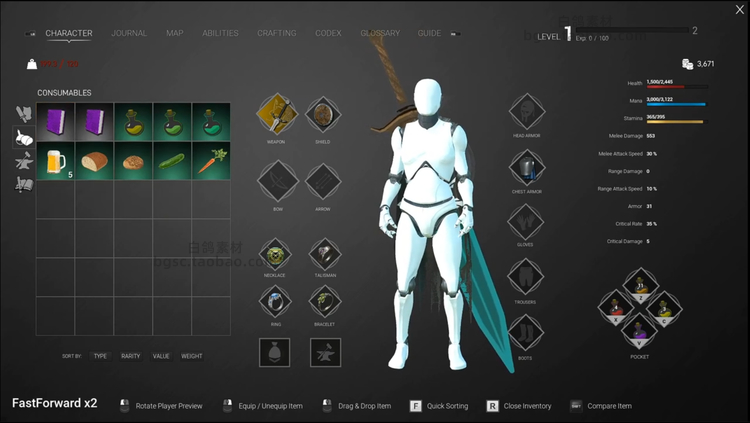Switch to the Journal tab

point(129,33)
